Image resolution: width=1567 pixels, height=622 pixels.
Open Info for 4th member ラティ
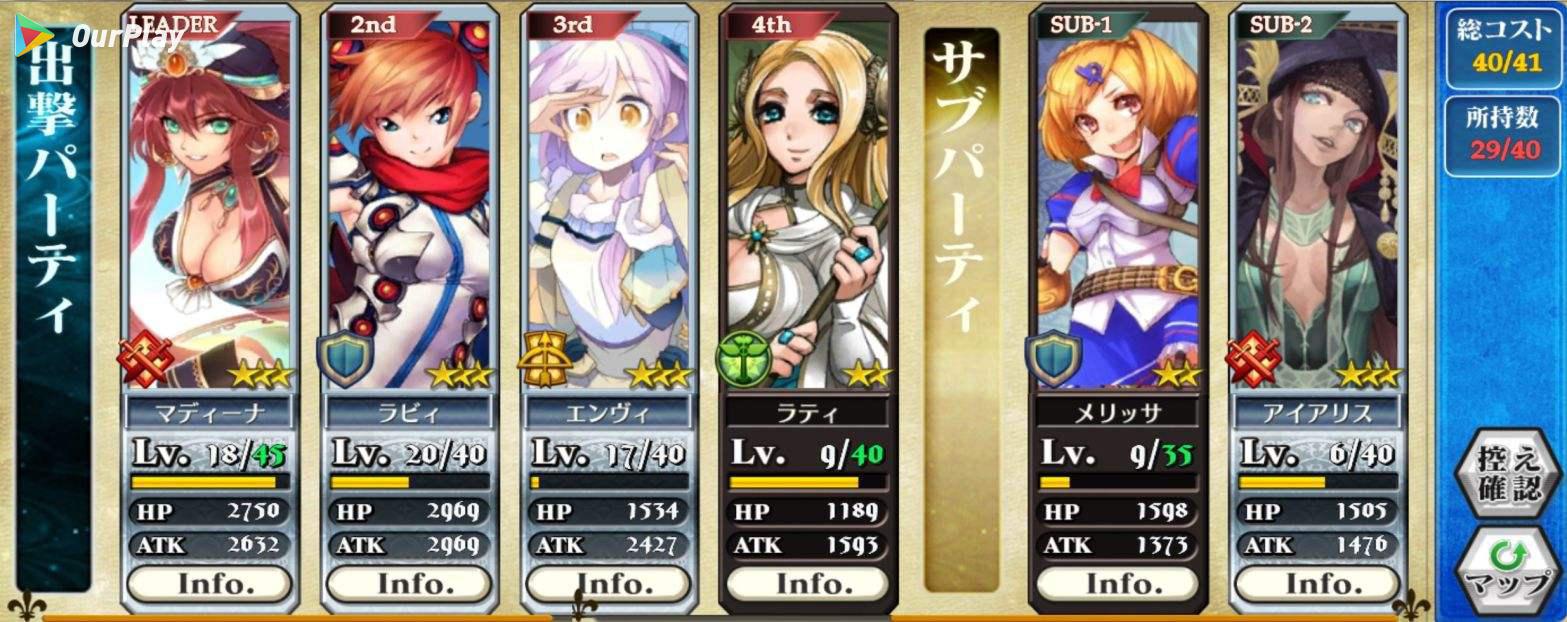tap(807, 583)
